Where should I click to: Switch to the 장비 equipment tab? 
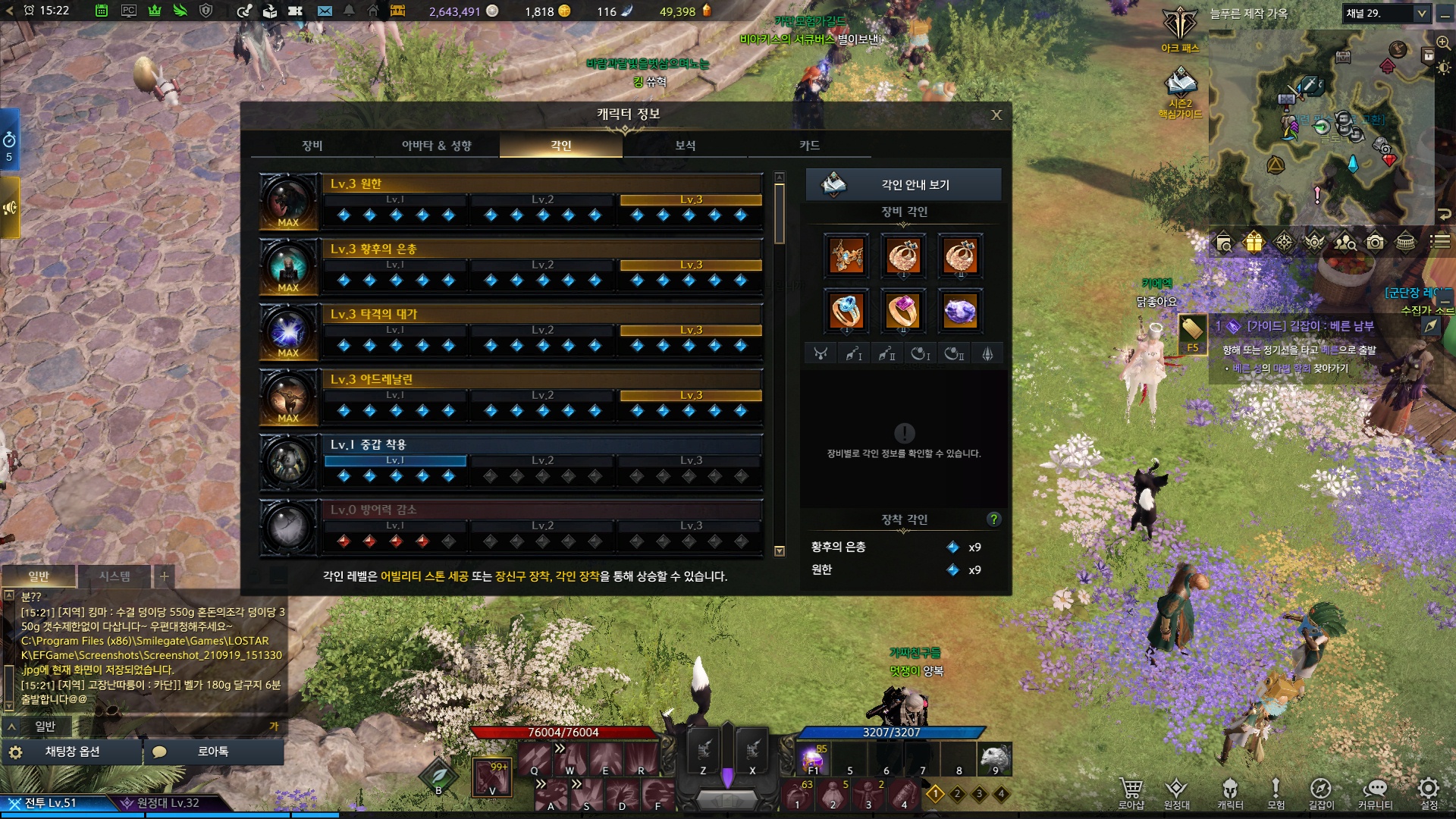[312, 146]
